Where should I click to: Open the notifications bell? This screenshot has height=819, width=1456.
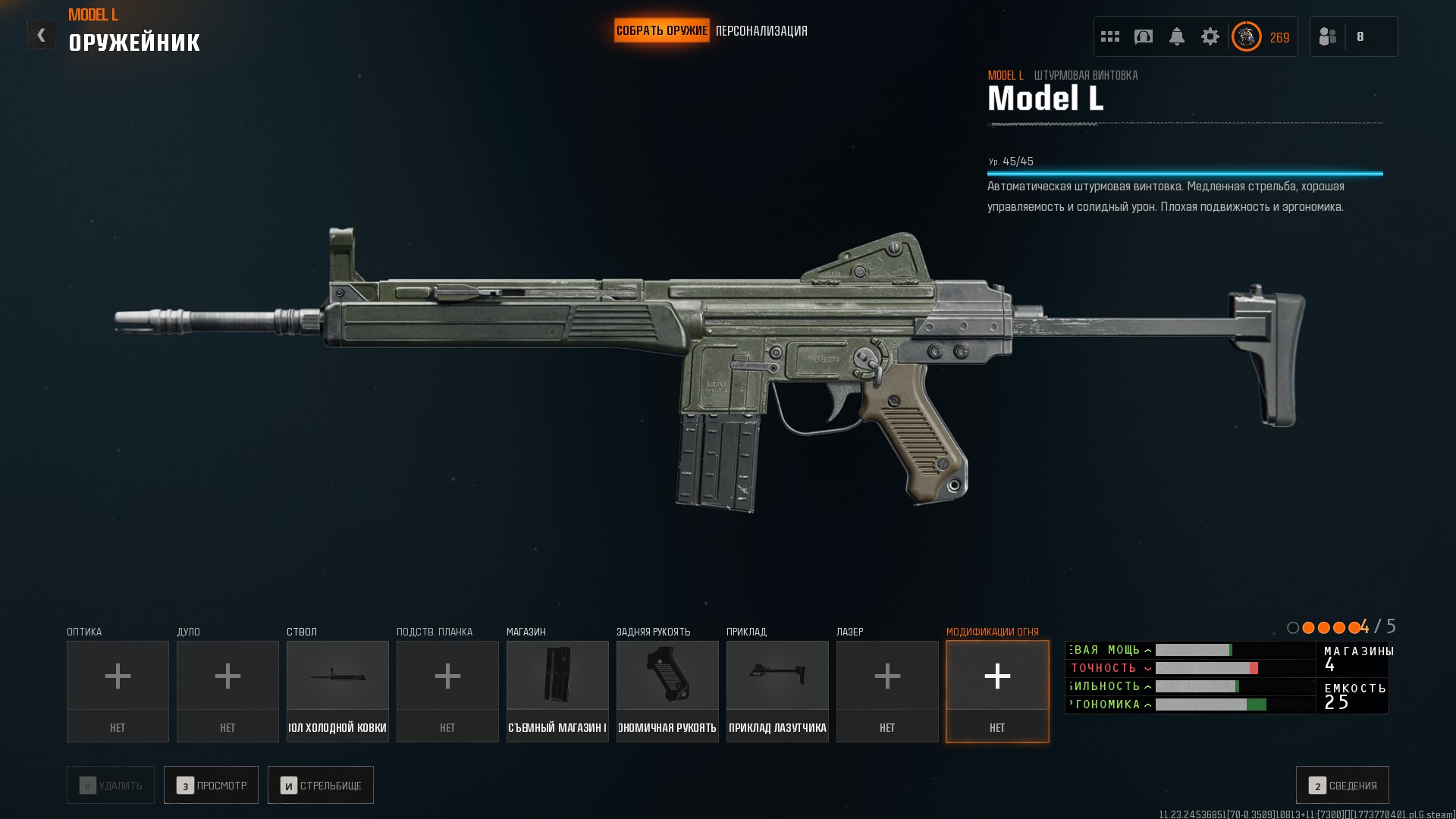click(1177, 36)
